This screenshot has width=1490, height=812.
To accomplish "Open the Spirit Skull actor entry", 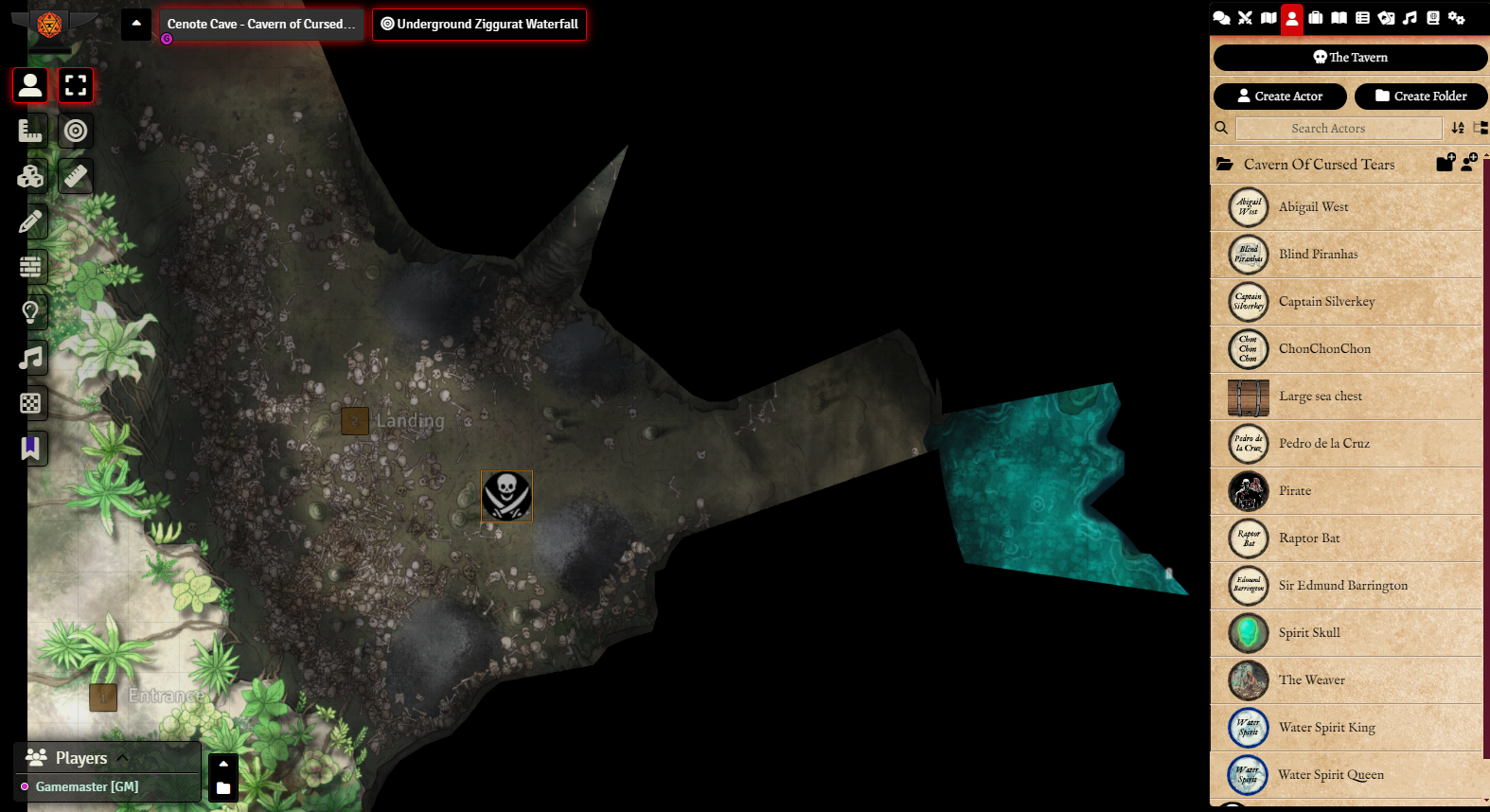I will pyautogui.click(x=1309, y=633).
